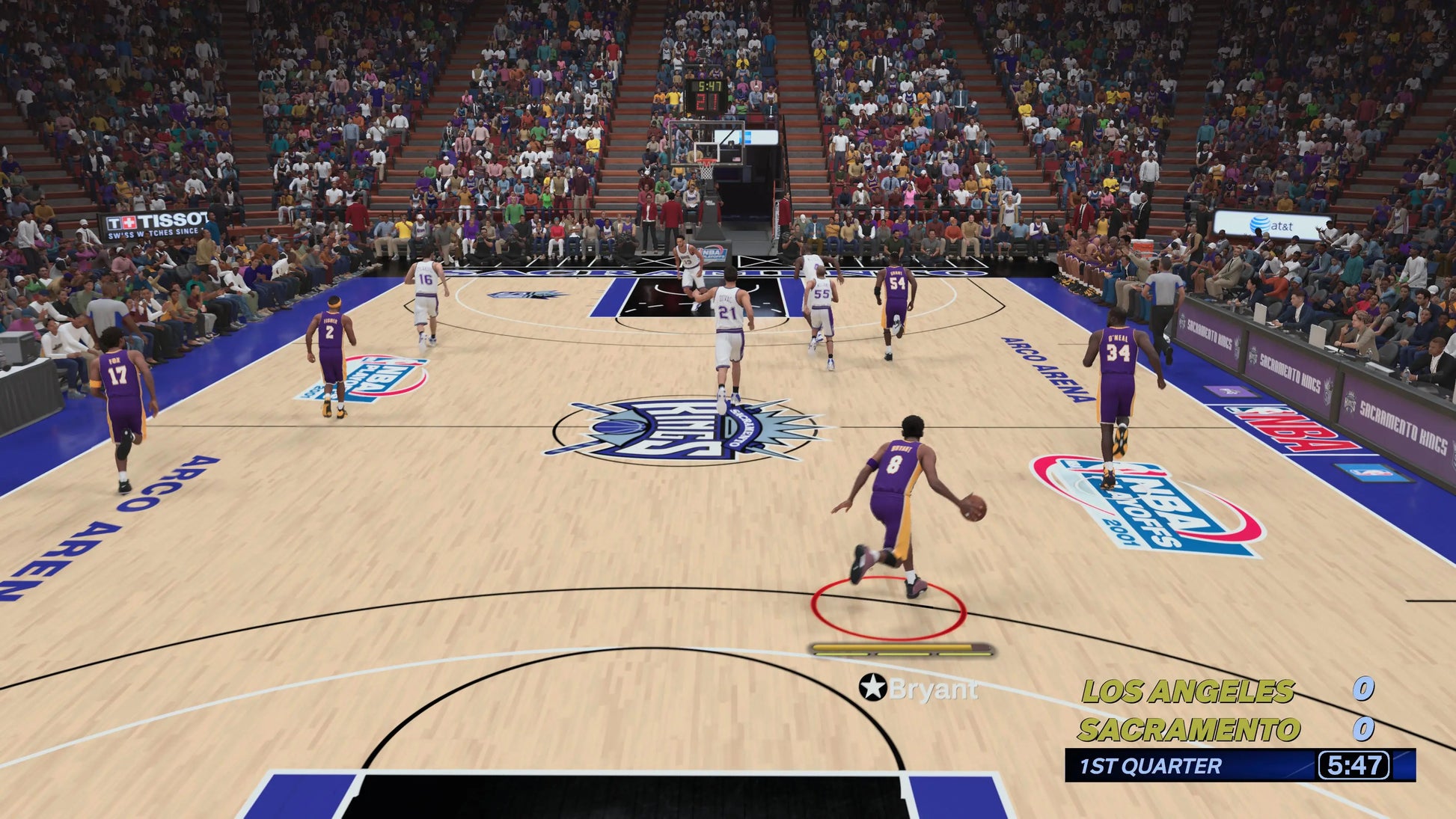Click the ARCO ARENA text on the court
Viewport: 1456px width, 819px height.
1045,366
